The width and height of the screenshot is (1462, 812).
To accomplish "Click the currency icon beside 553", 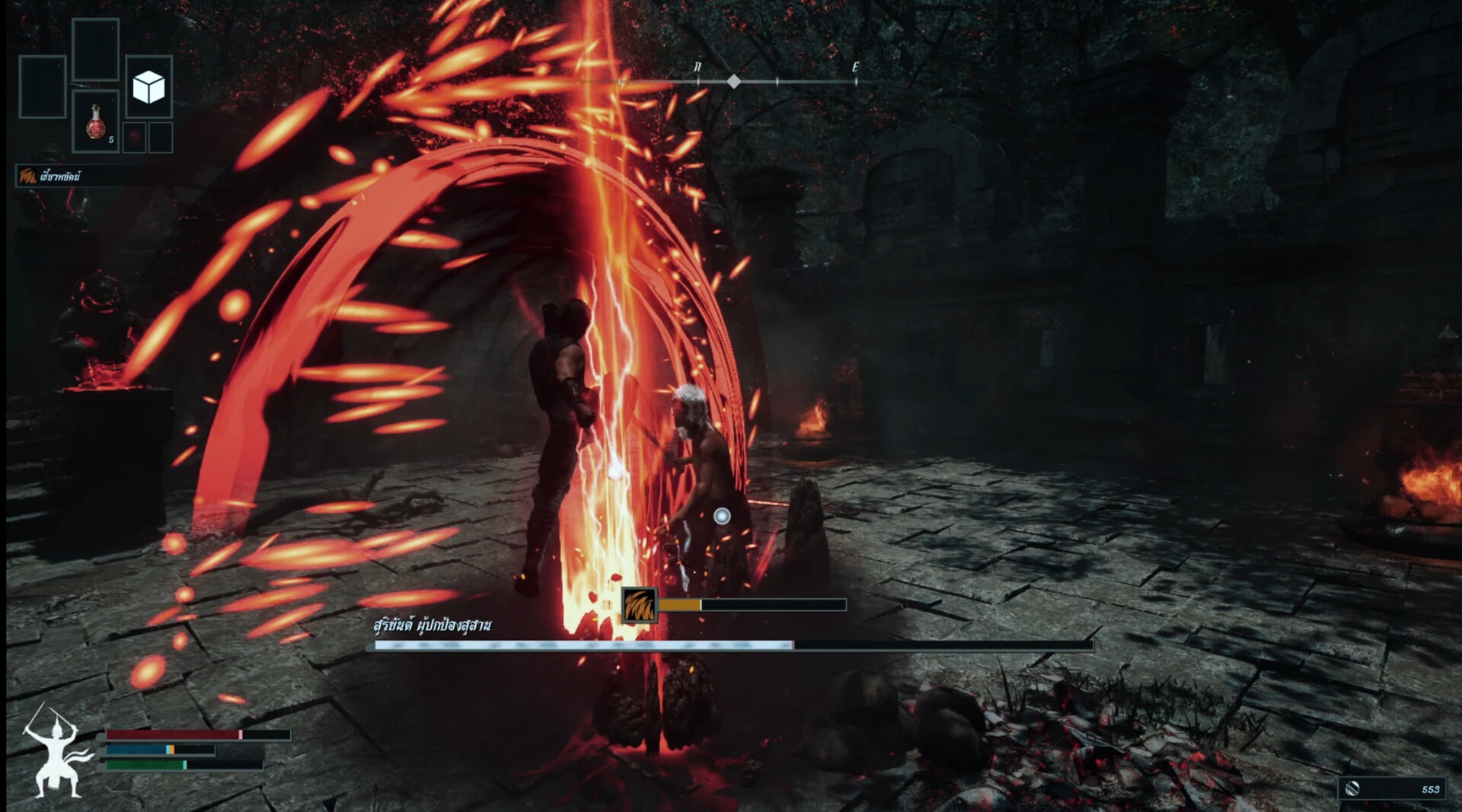I will point(1352,788).
